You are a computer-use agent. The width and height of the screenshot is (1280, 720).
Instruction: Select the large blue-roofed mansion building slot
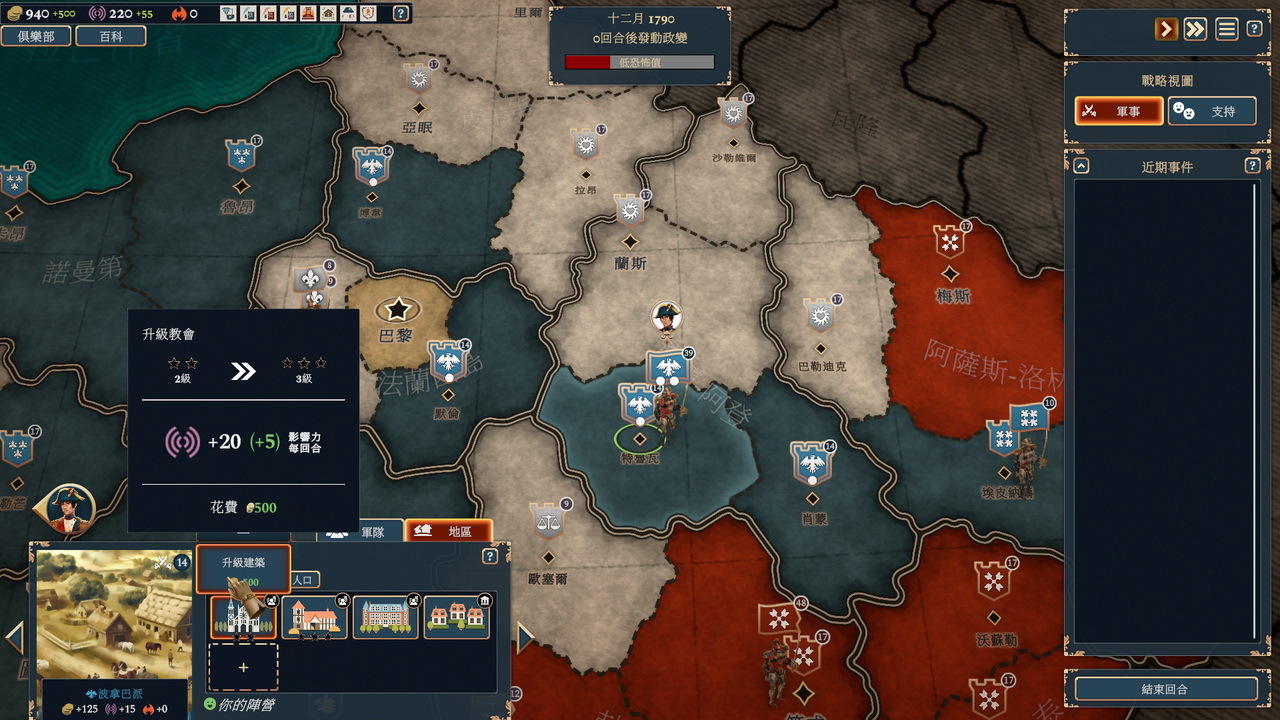pos(385,618)
